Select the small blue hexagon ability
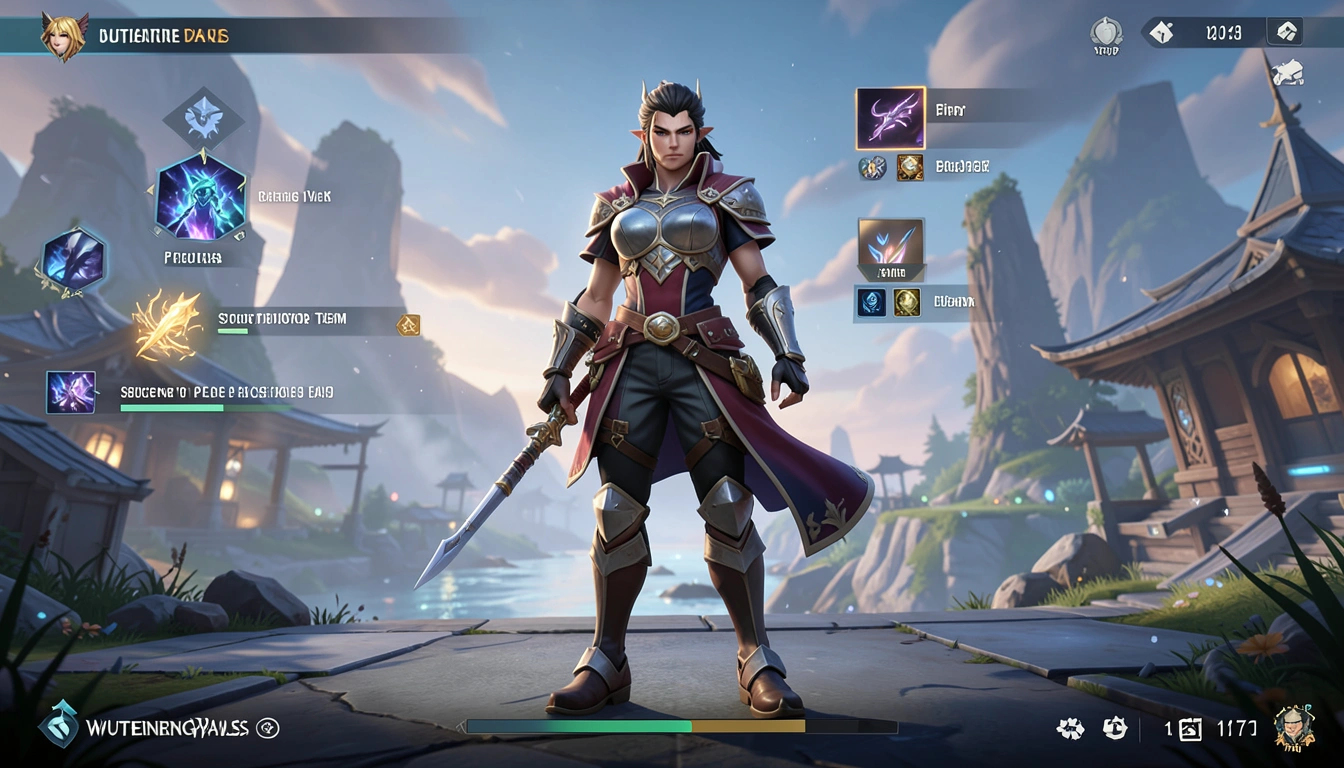Image resolution: width=1344 pixels, height=768 pixels. tap(72, 260)
